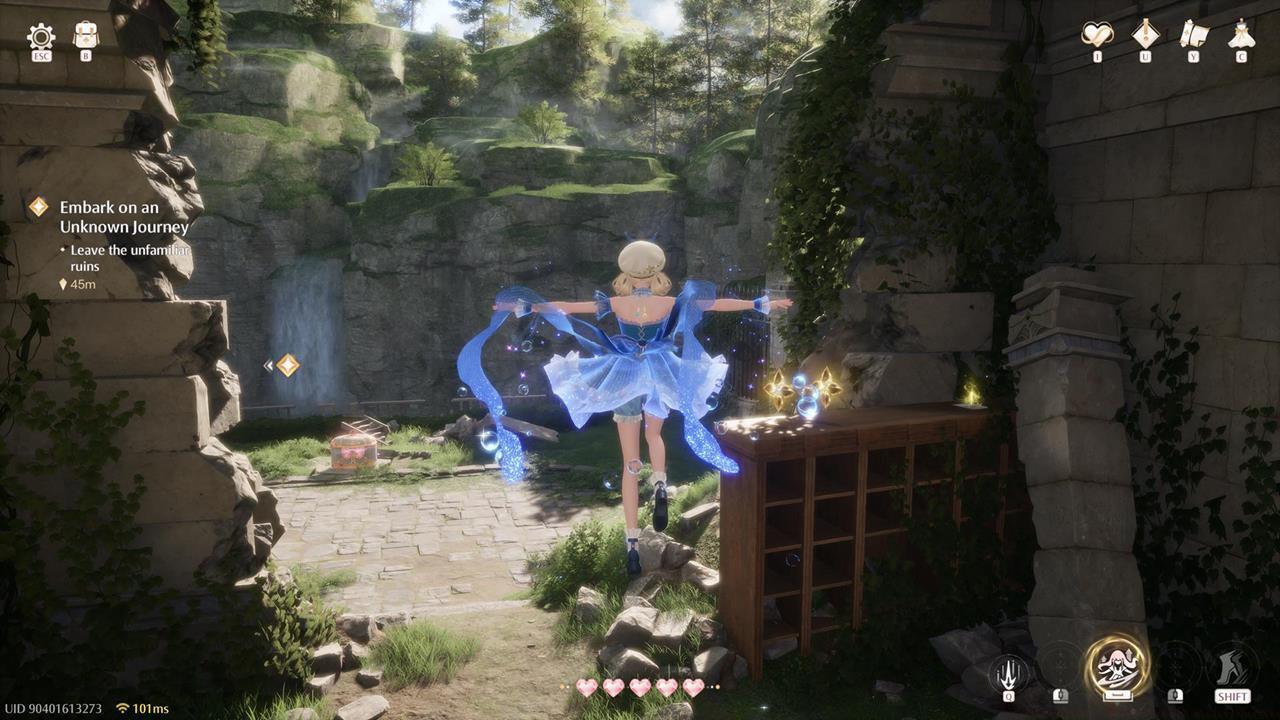Expand the quest objective marker diamond
1280x720 pixels.
(287, 365)
